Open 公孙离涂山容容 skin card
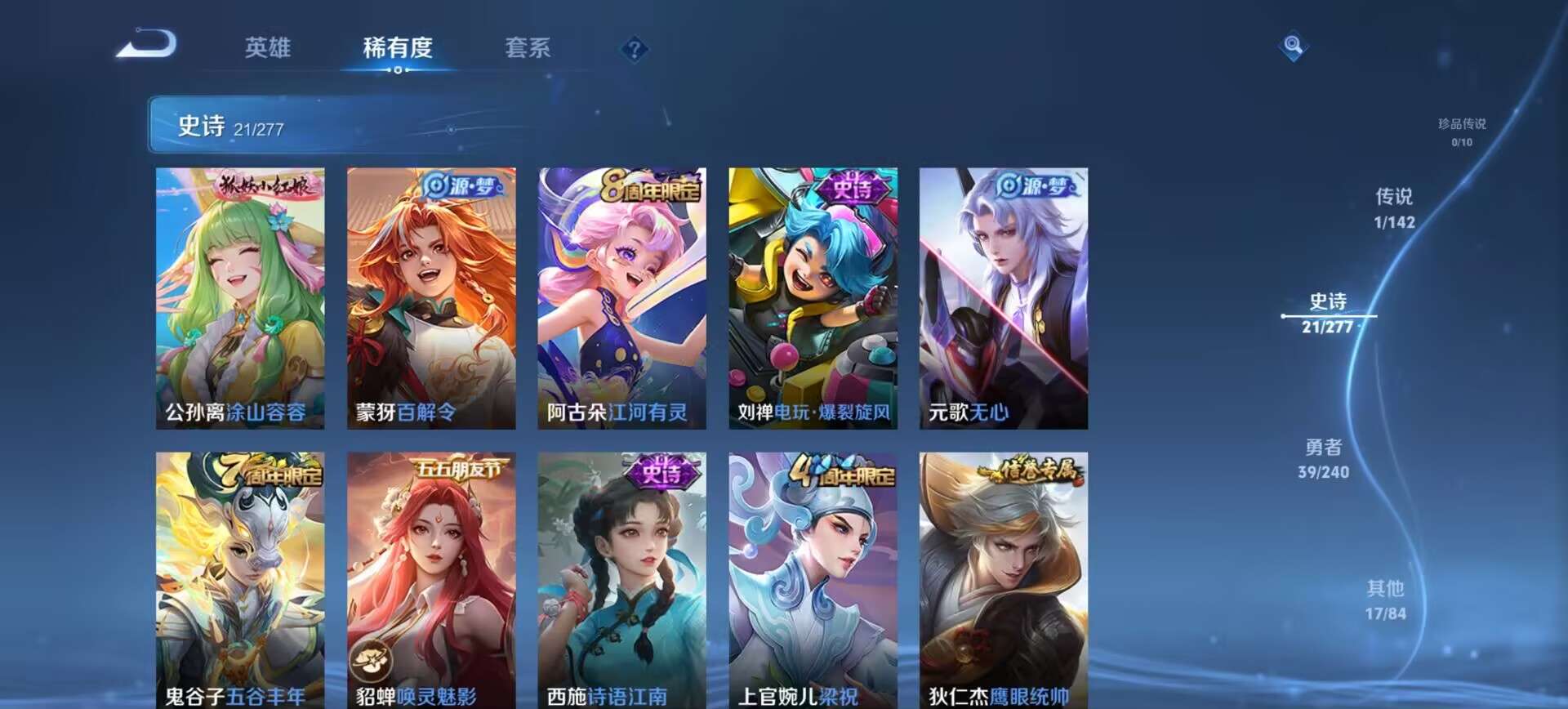This screenshot has width=1568, height=709. (241, 294)
